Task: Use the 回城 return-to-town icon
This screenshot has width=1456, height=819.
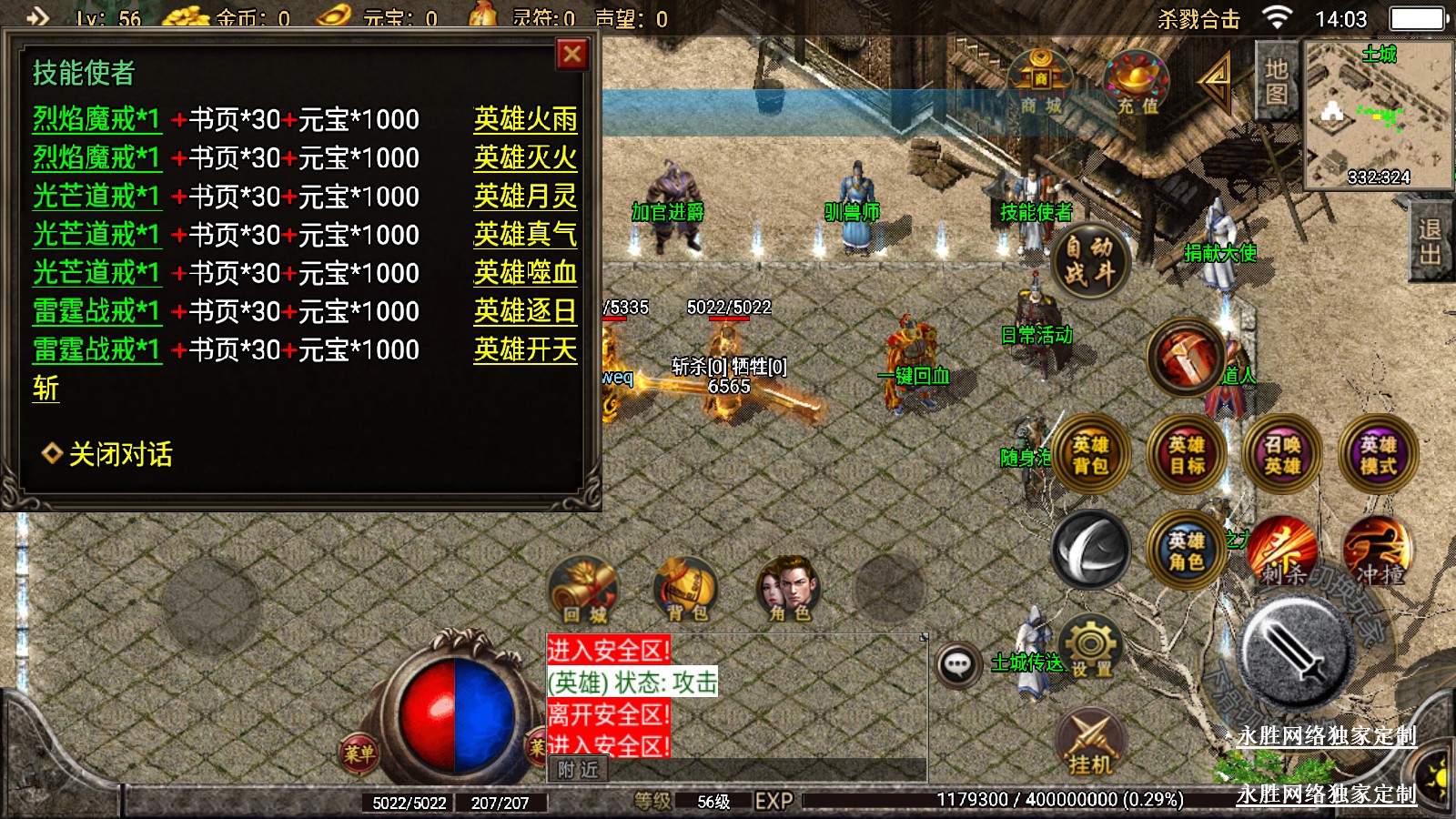Action: [584, 591]
